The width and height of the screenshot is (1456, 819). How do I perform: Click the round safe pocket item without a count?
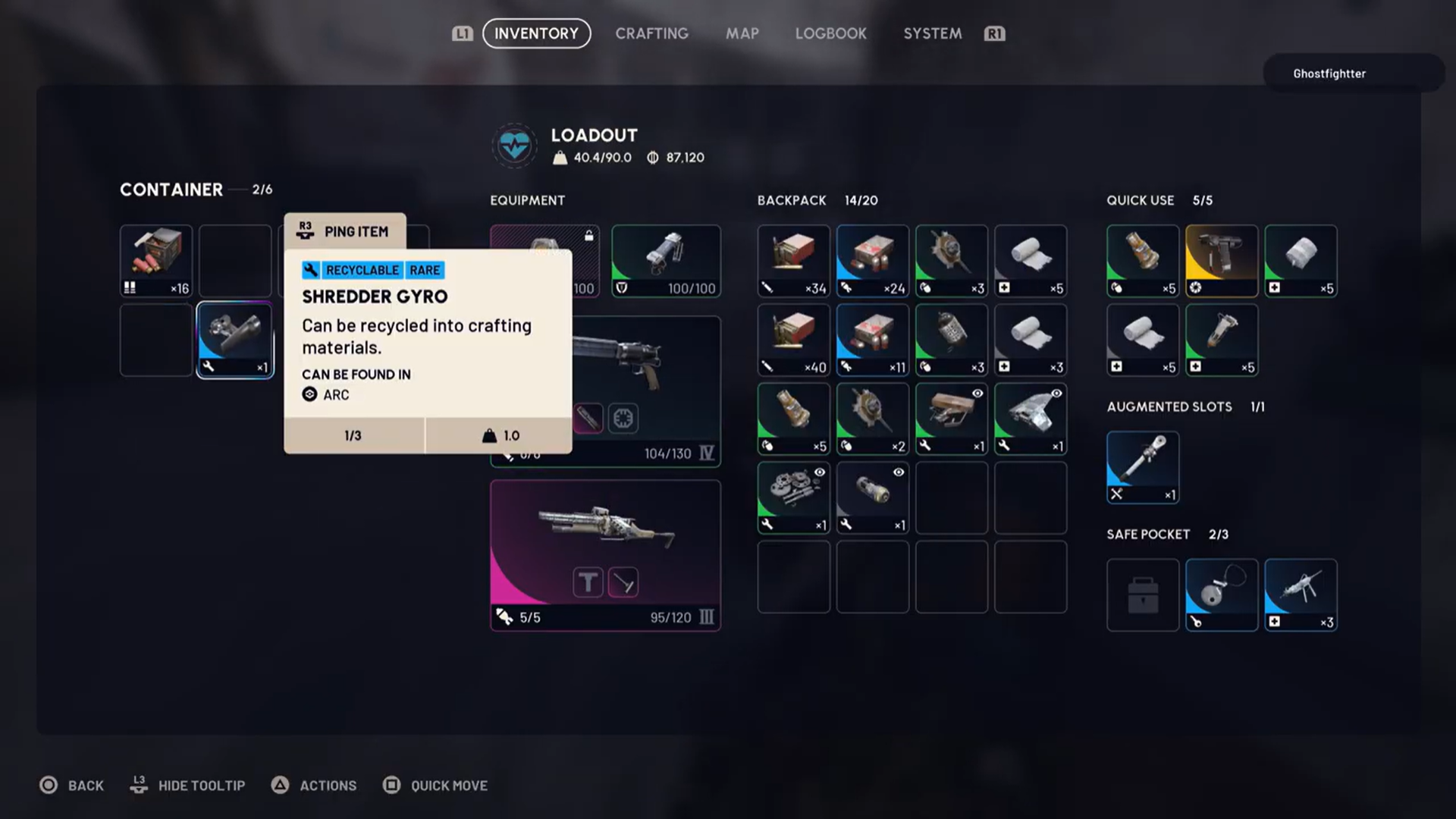coord(1221,594)
